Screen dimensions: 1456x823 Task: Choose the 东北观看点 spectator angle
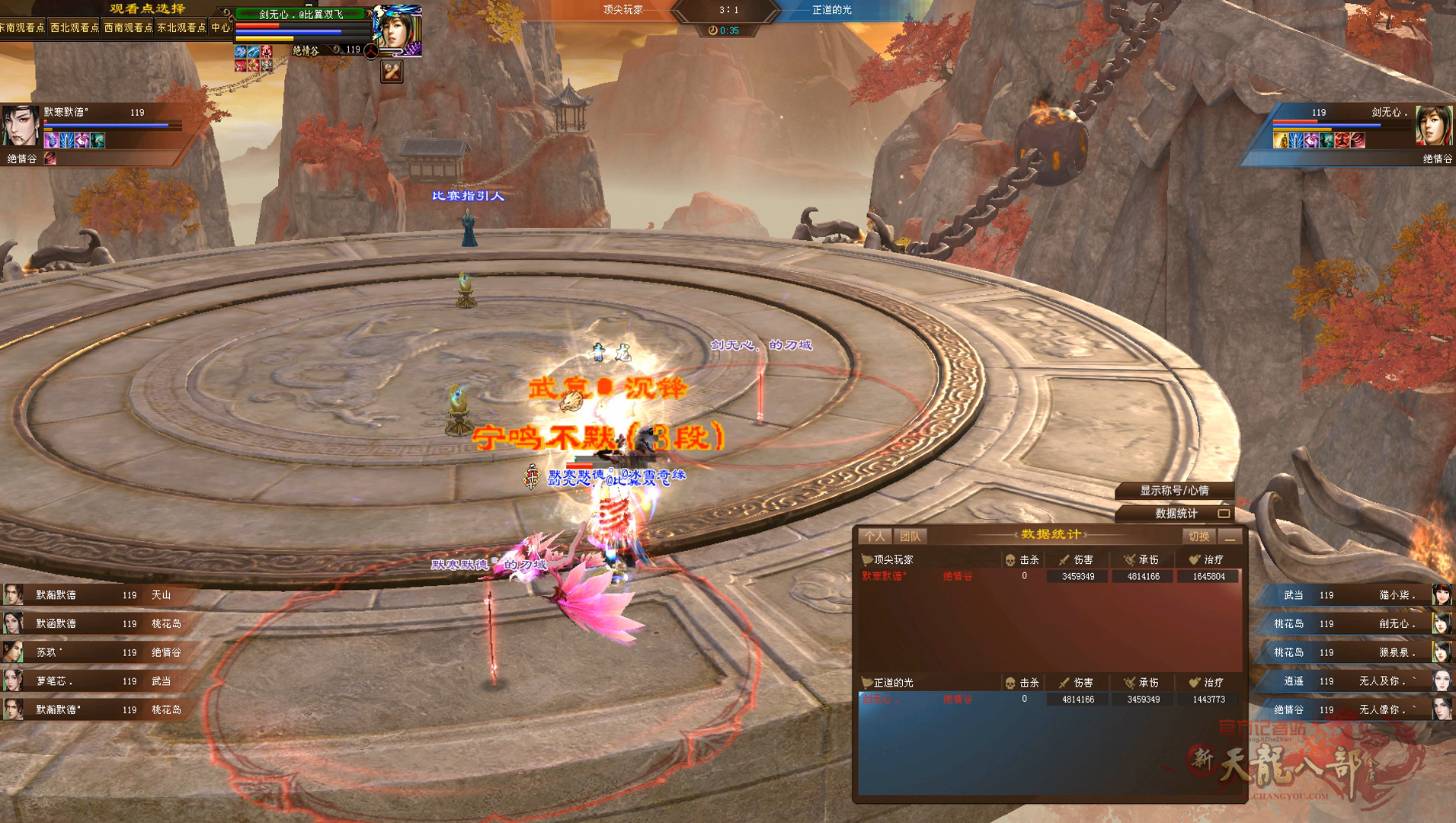tap(181, 27)
